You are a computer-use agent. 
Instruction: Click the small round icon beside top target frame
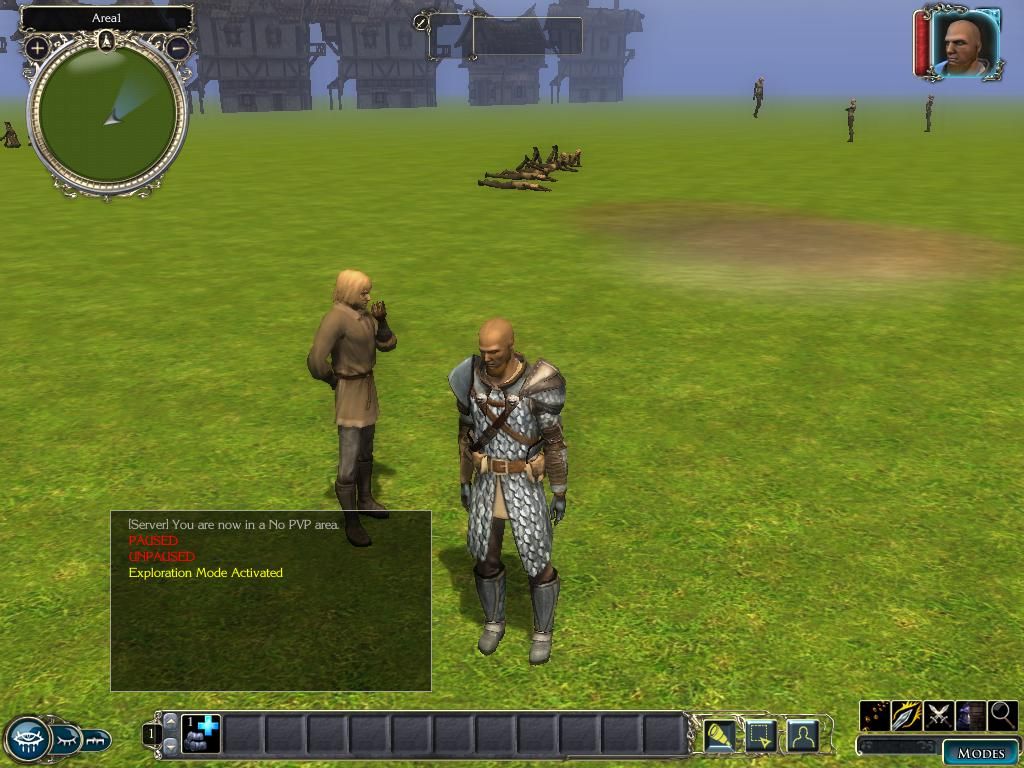click(421, 22)
